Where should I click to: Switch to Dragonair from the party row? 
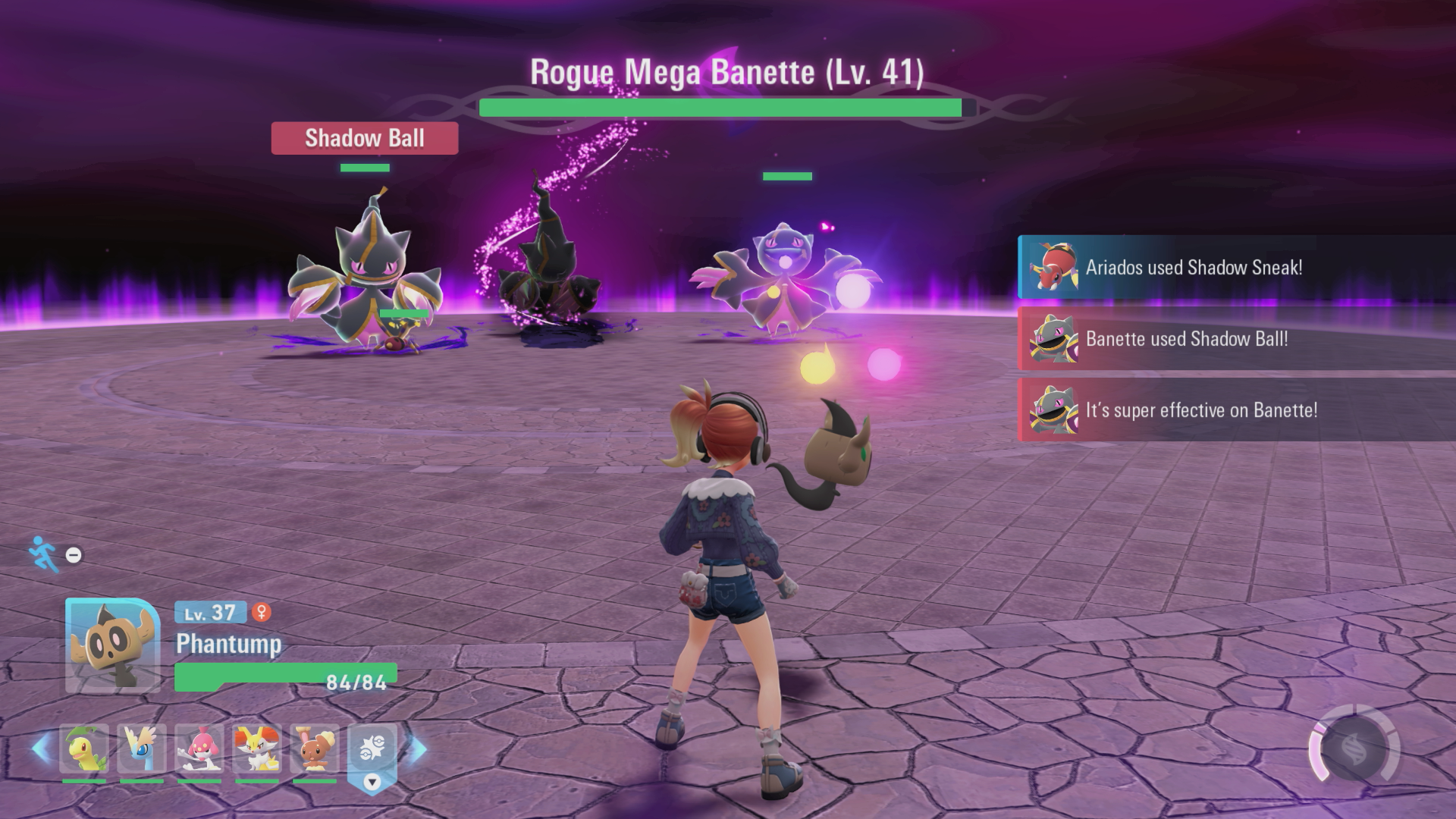[142, 748]
